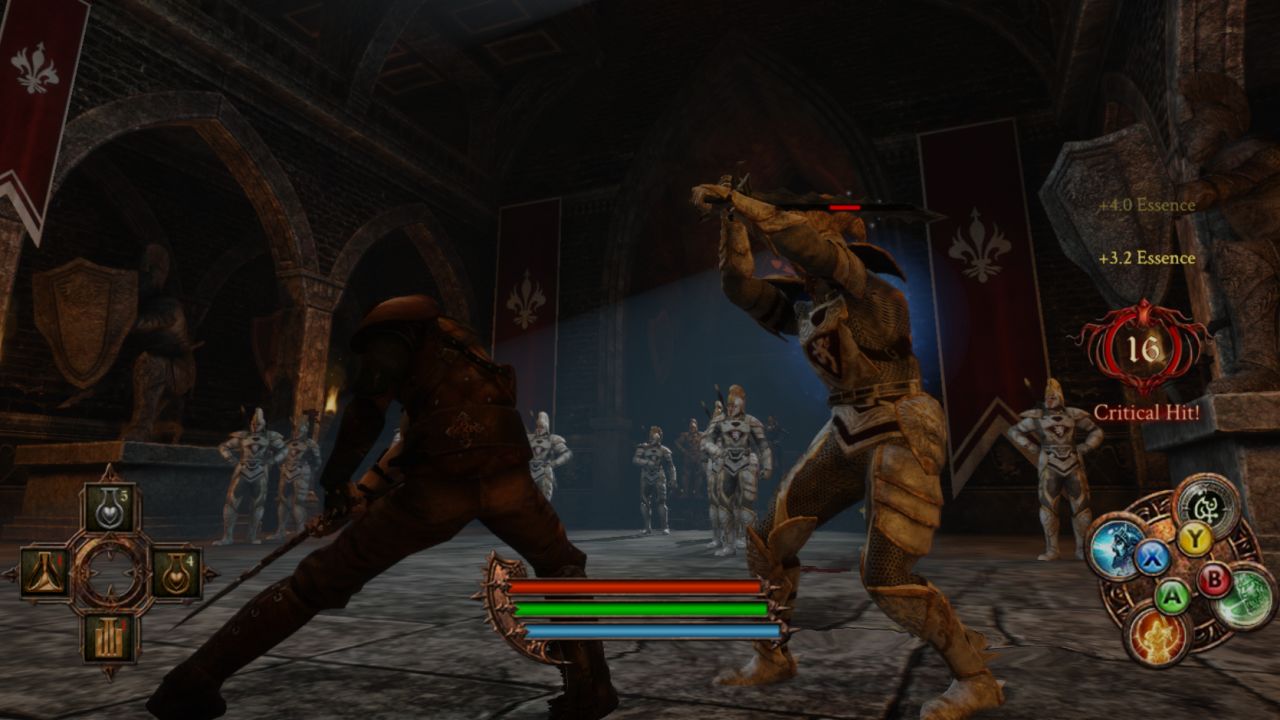
Task: Click the yellow Y controller button
Action: click(1195, 538)
